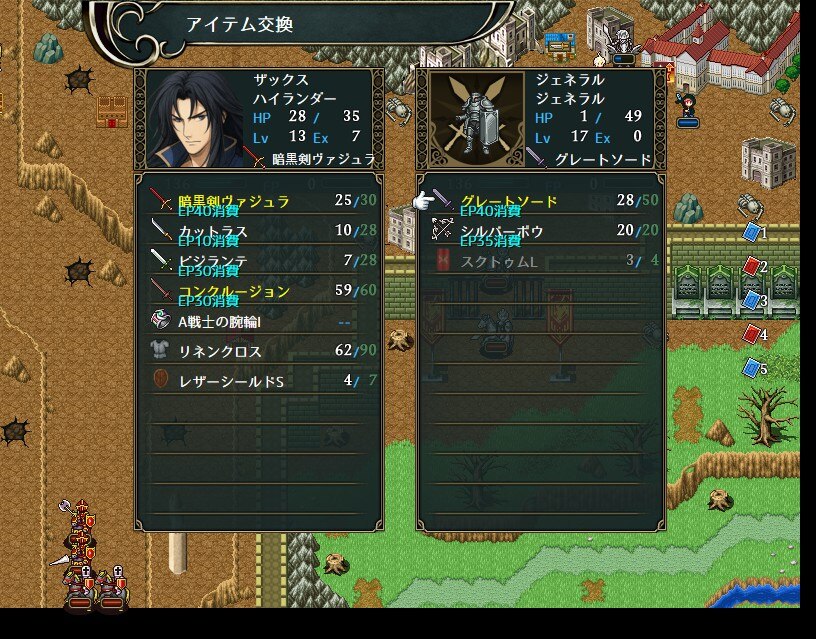Pick the ビジランテ weapon entry
The height and width of the screenshot is (639, 816).
215,261
